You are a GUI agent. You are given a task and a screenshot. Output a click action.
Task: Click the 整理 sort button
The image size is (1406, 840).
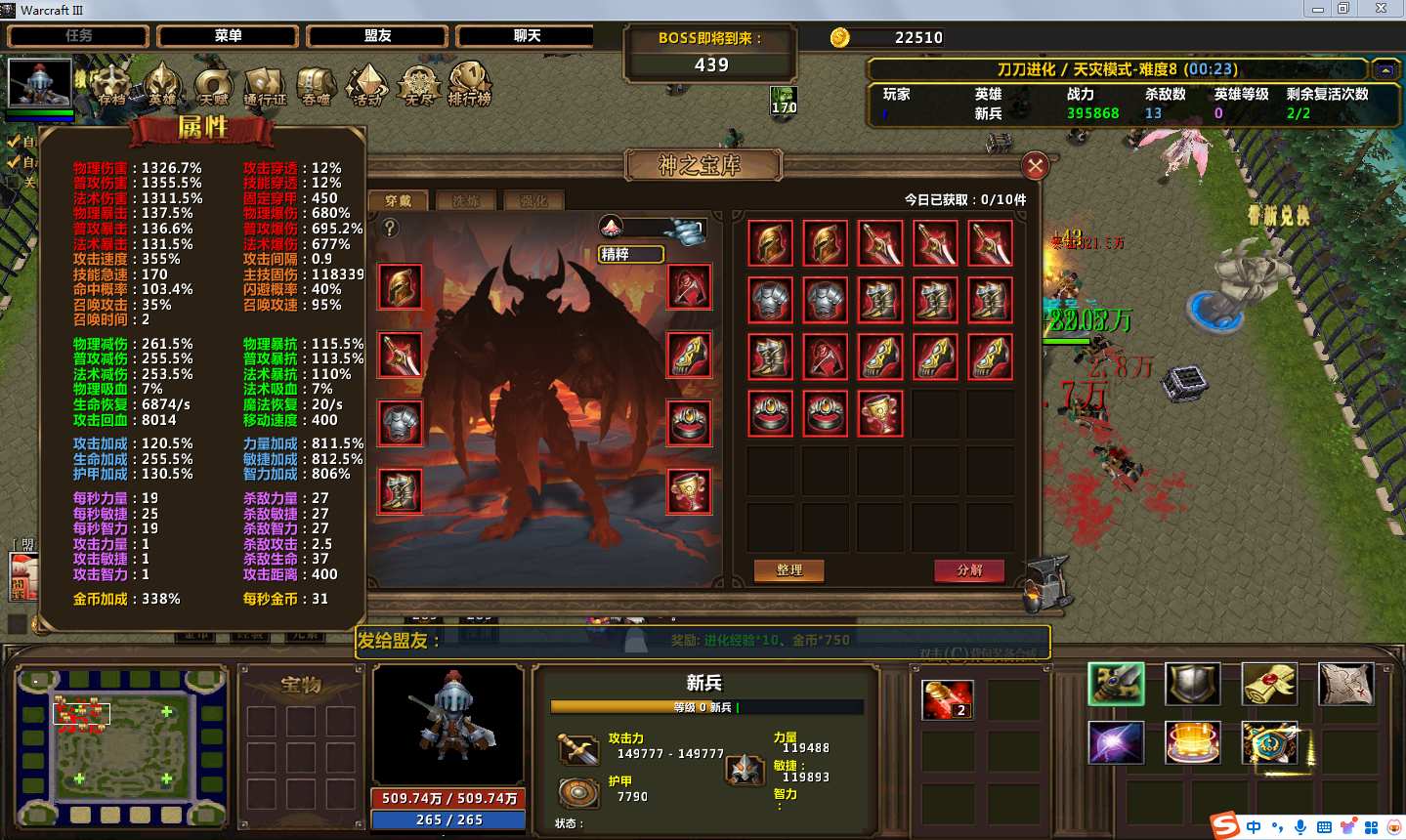coord(788,570)
